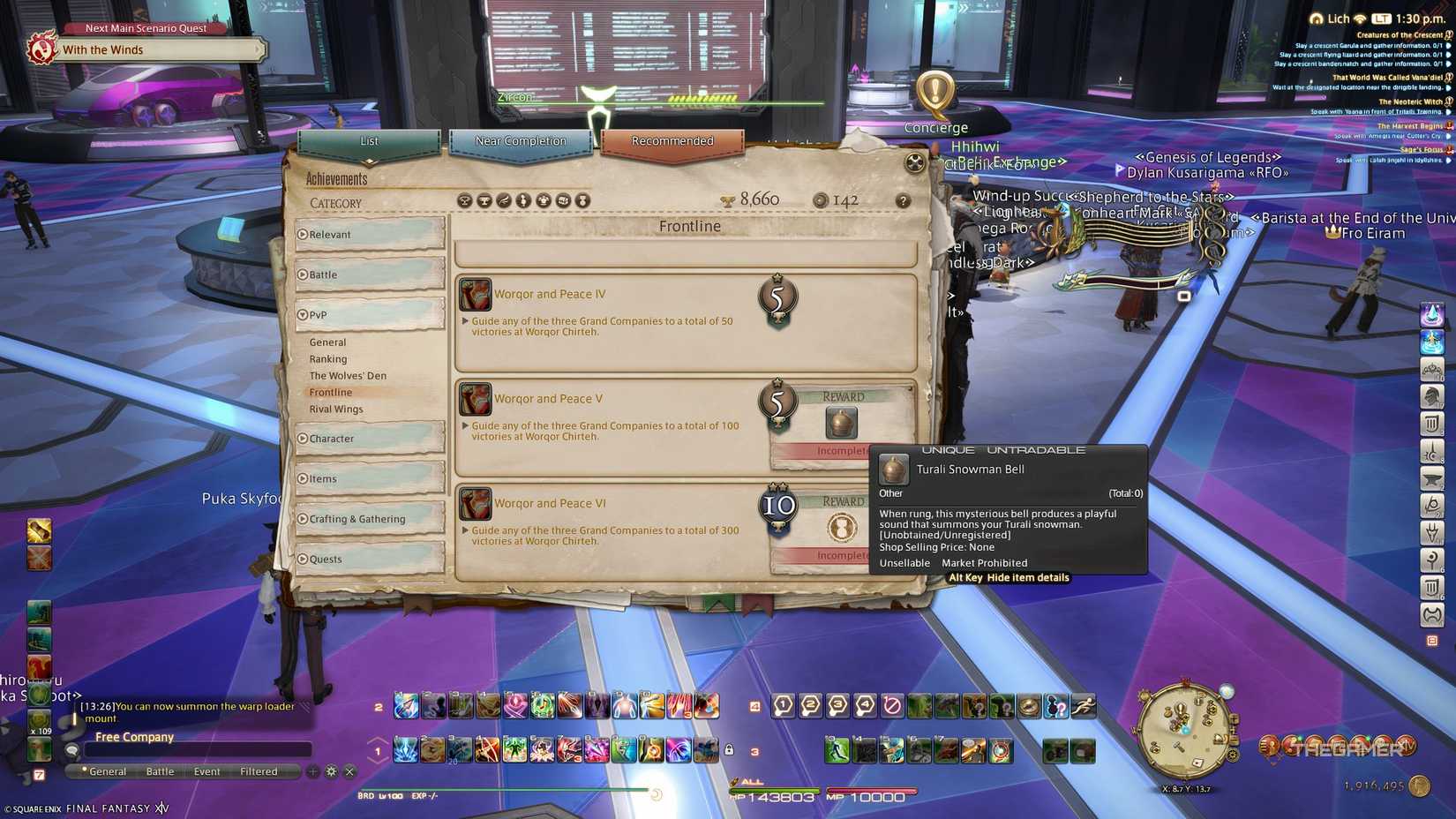Viewport: 1456px width, 819px height.
Task: Click the anvil icon in the right sidebar
Action: click(x=1433, y=477)
